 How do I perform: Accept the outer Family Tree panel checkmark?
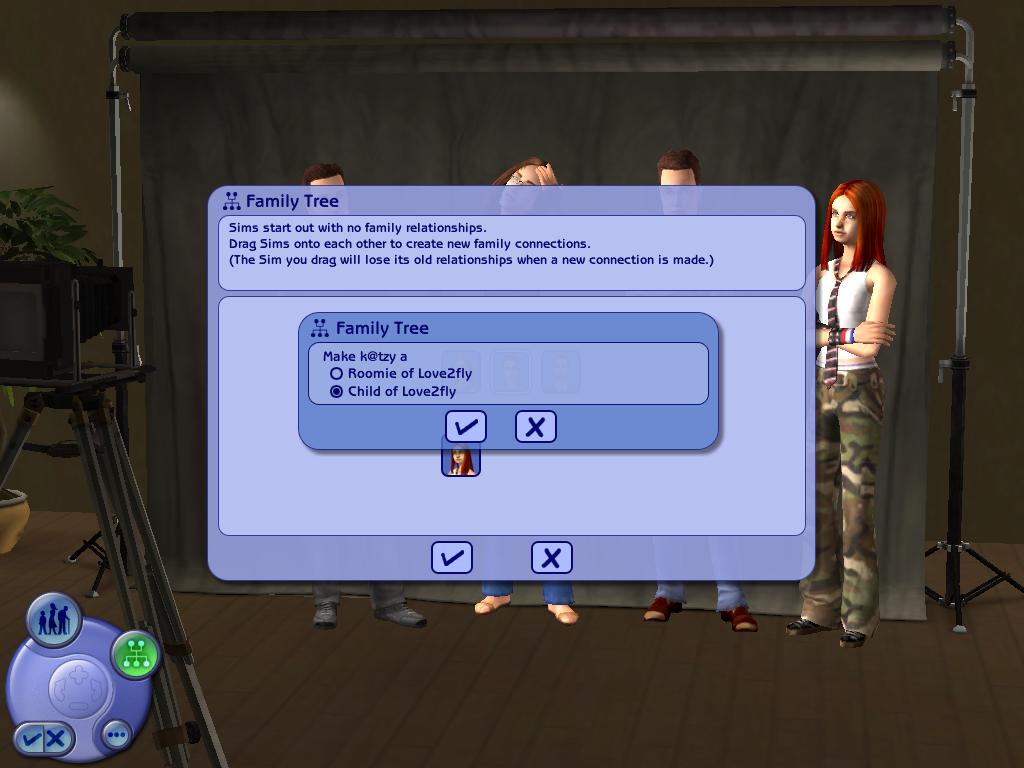(x=451, y=558)
